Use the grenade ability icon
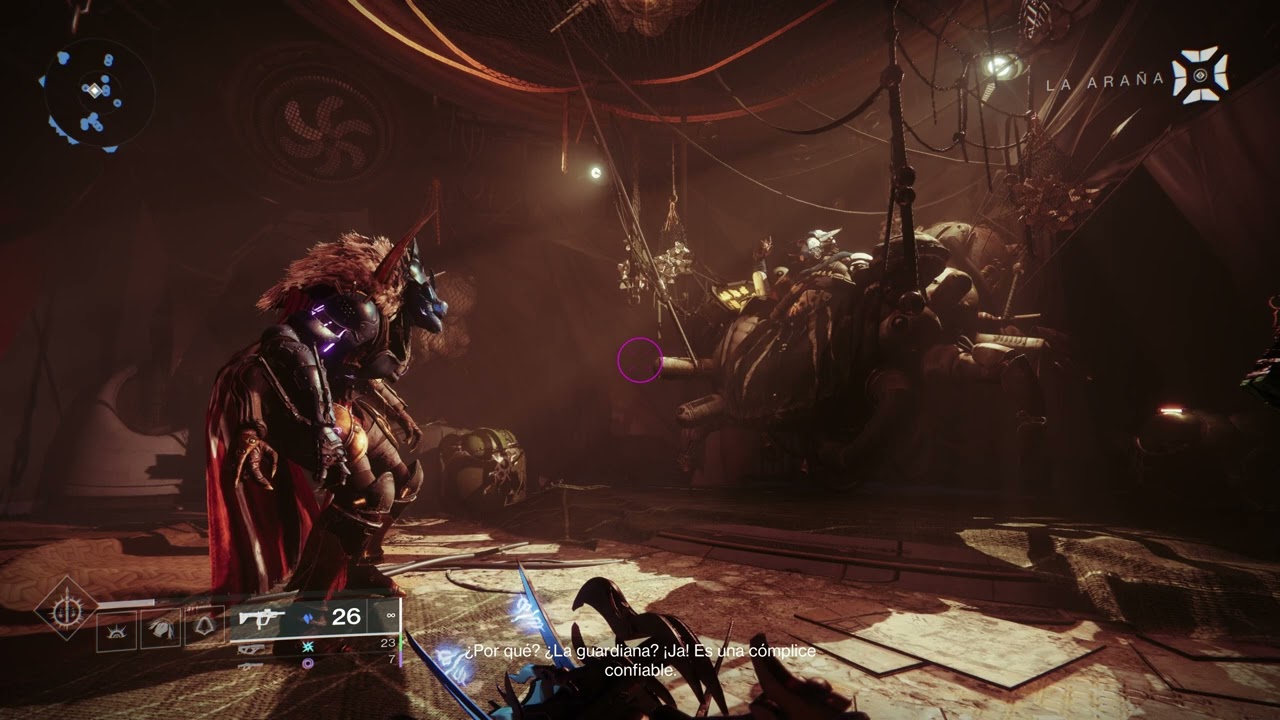Image resolution: width=1280 pixels, height=720 pixels. 116,629
